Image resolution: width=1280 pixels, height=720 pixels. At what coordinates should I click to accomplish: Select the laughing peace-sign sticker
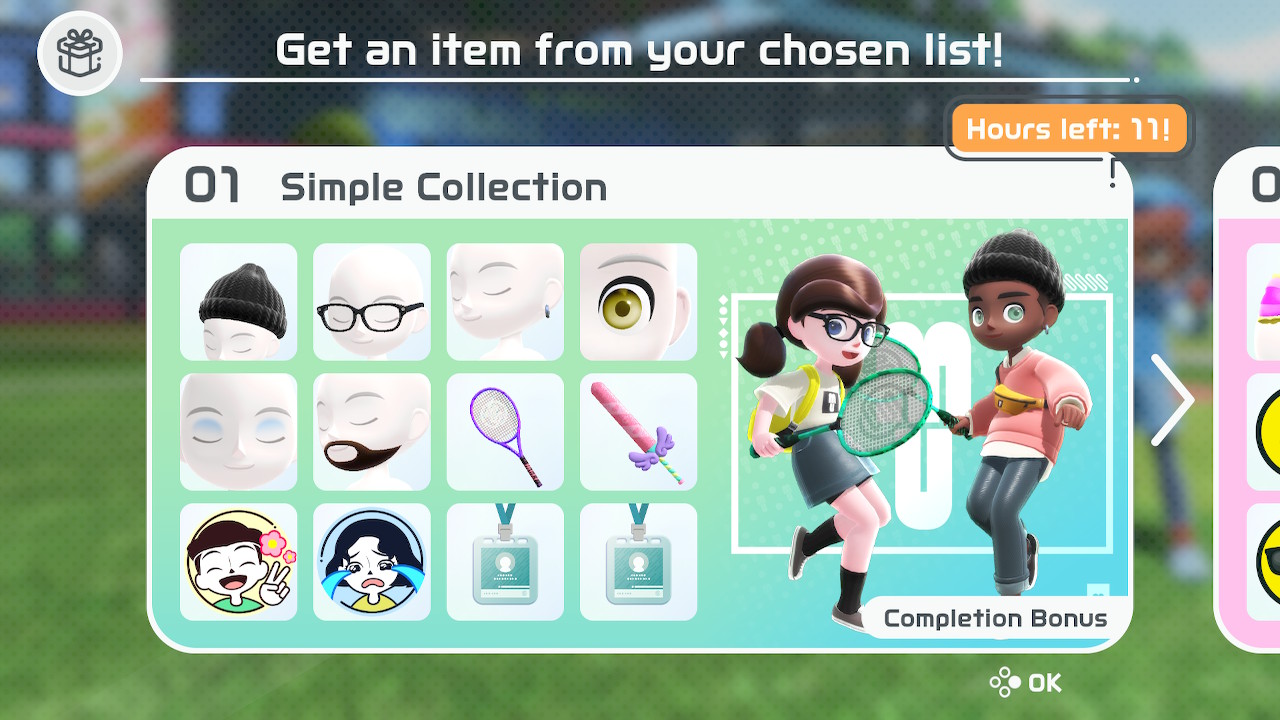click(238, 562)
